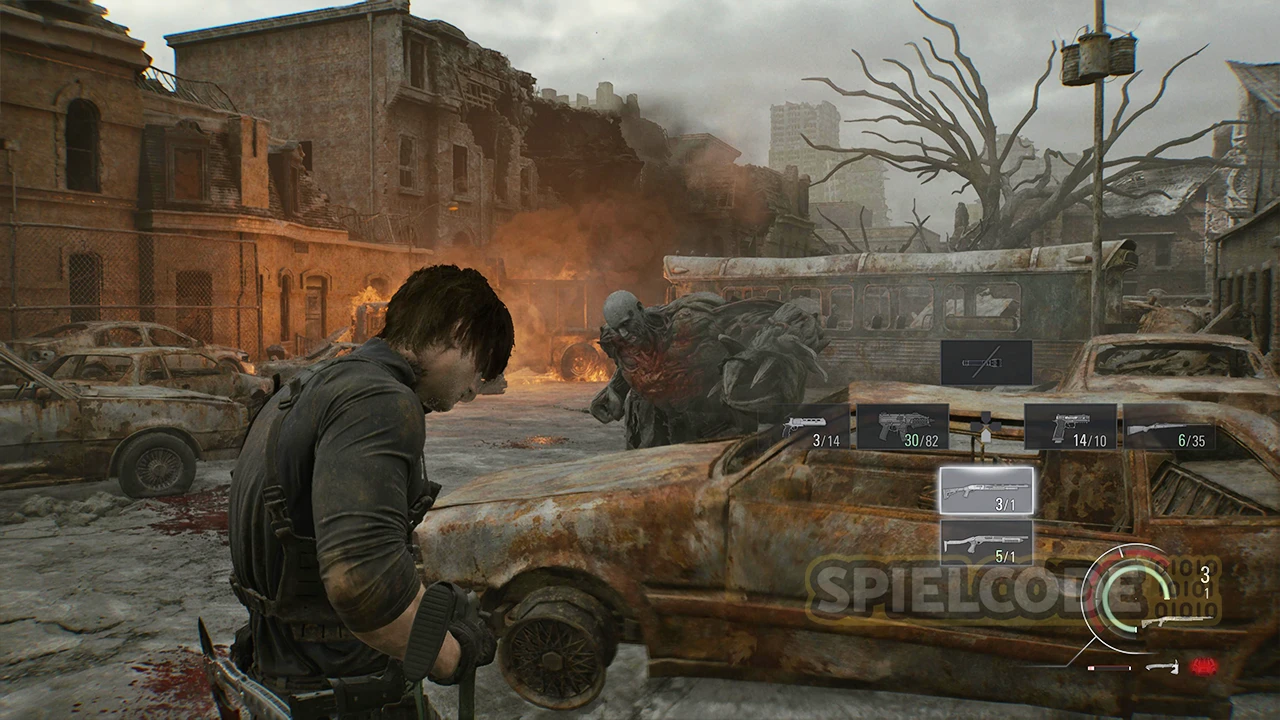Pick the second shotgun slot showing 5/1
Screen dimensions: 1280x720
tap(987, 543)
